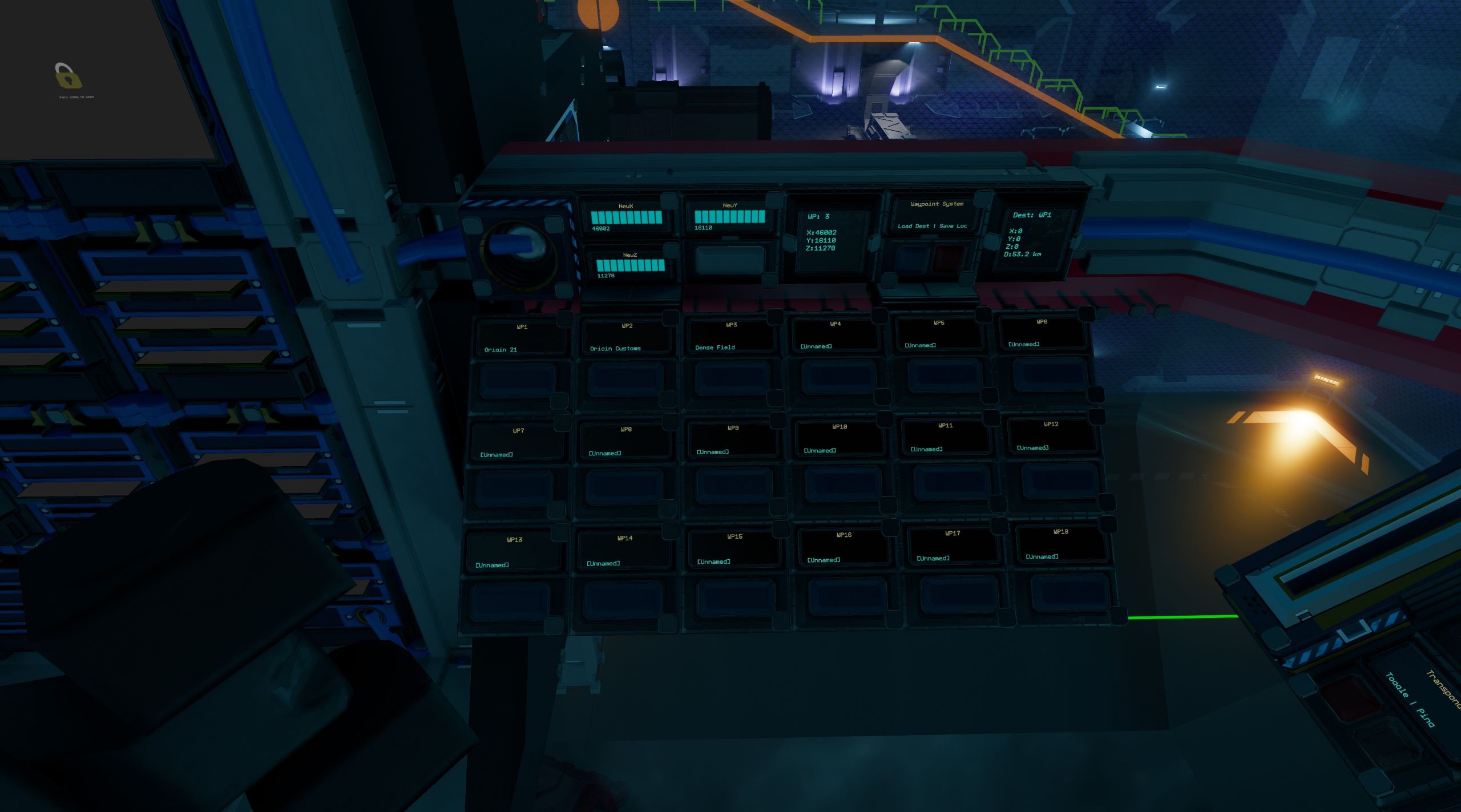This screenshot has width=1461, height=812.
Task: Select the button under the WP7 label
Action: [513, 488]
